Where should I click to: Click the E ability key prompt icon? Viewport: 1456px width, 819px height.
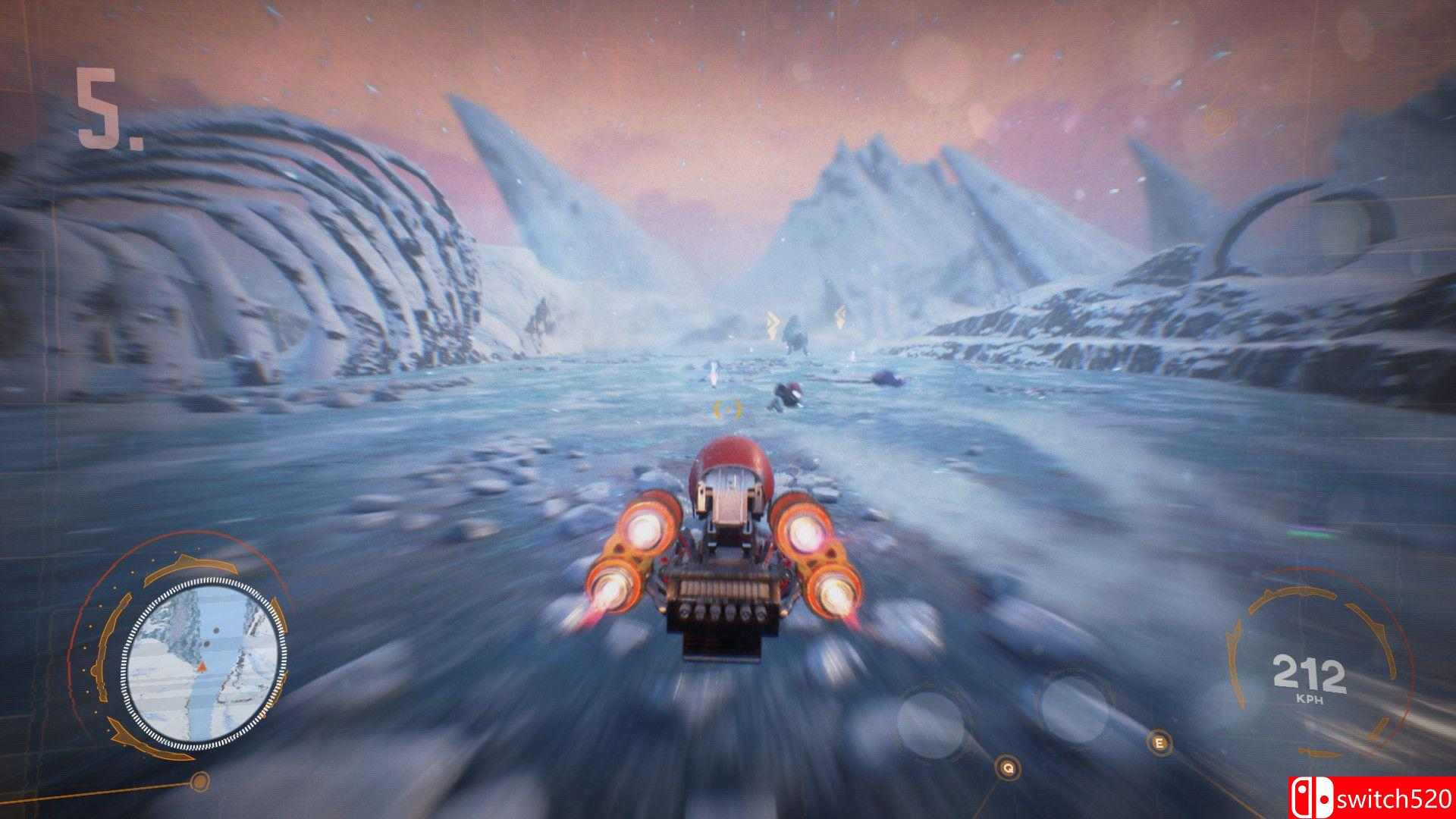1159,742
